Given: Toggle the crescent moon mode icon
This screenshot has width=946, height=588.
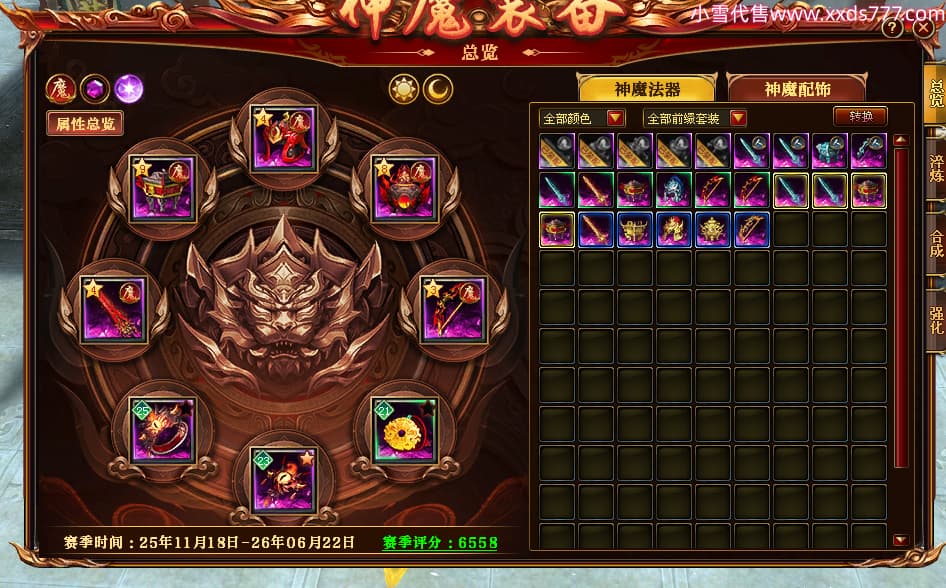Looking at the screenshot, I should [x=438, y=89].
